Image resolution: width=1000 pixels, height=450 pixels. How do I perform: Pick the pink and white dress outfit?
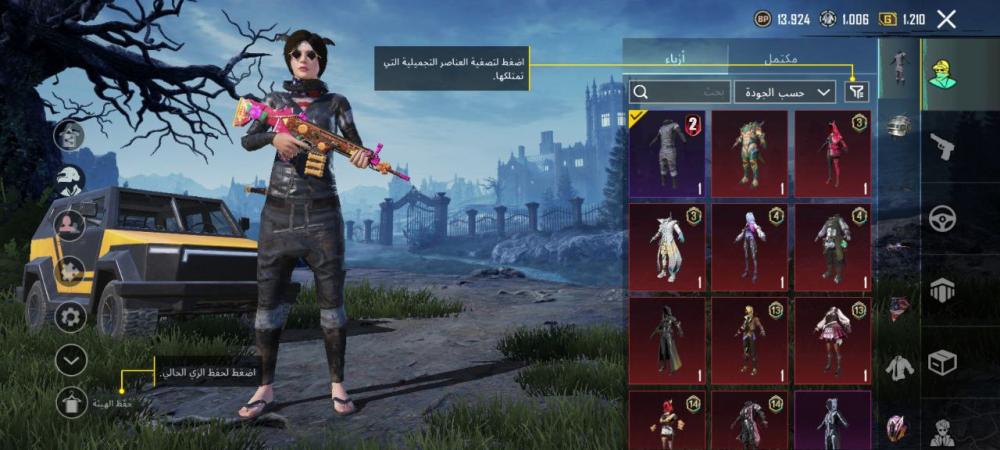(x=832, y=339)
